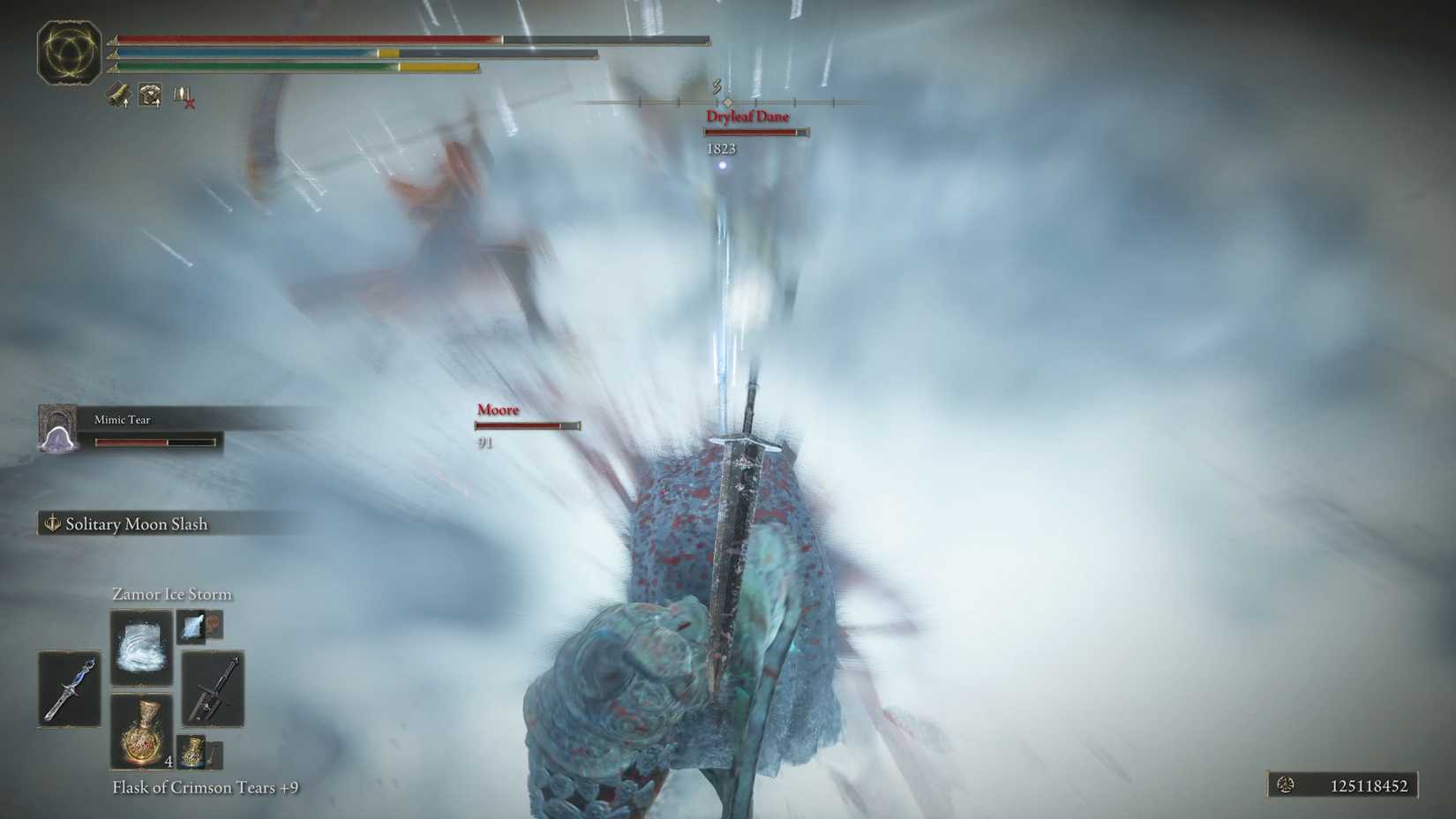The width and height of the screenshot is (1456, 819).
Task: Select the Dryleaf Dane boss nameplate
Action: (x=747, y=116)
